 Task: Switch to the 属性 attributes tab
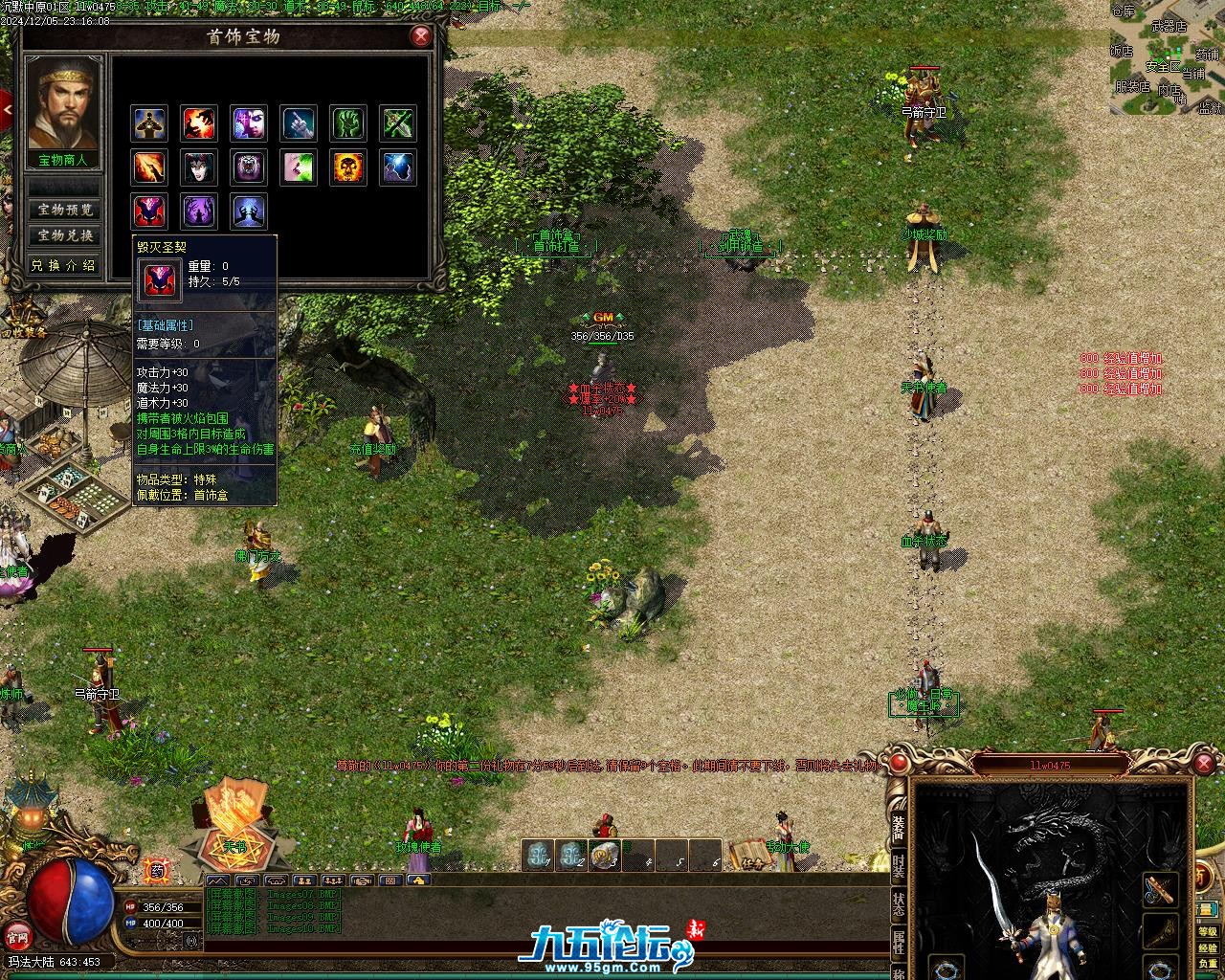point(899,943)
